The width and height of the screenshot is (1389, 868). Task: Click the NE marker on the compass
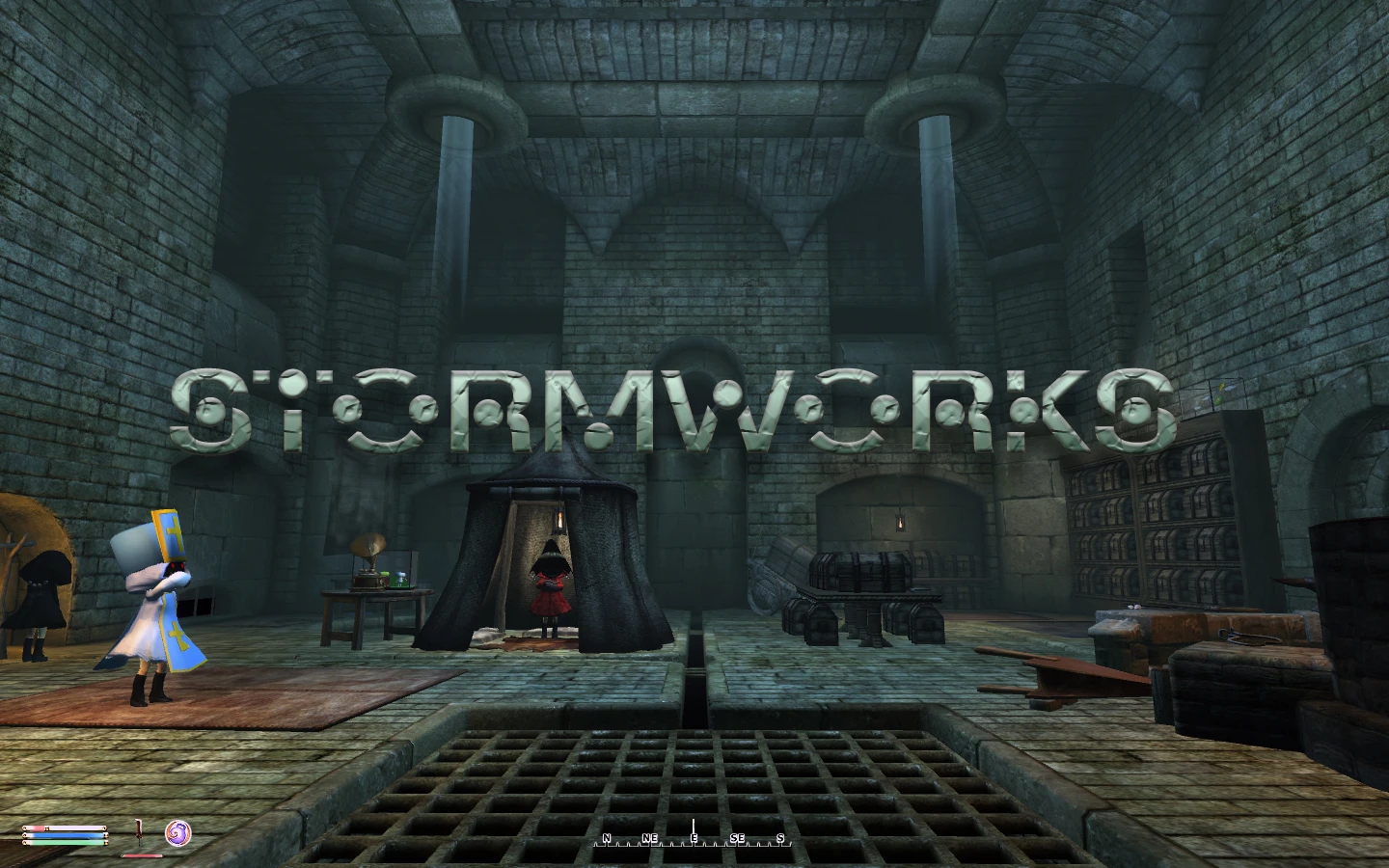click(x=650, y=837)
